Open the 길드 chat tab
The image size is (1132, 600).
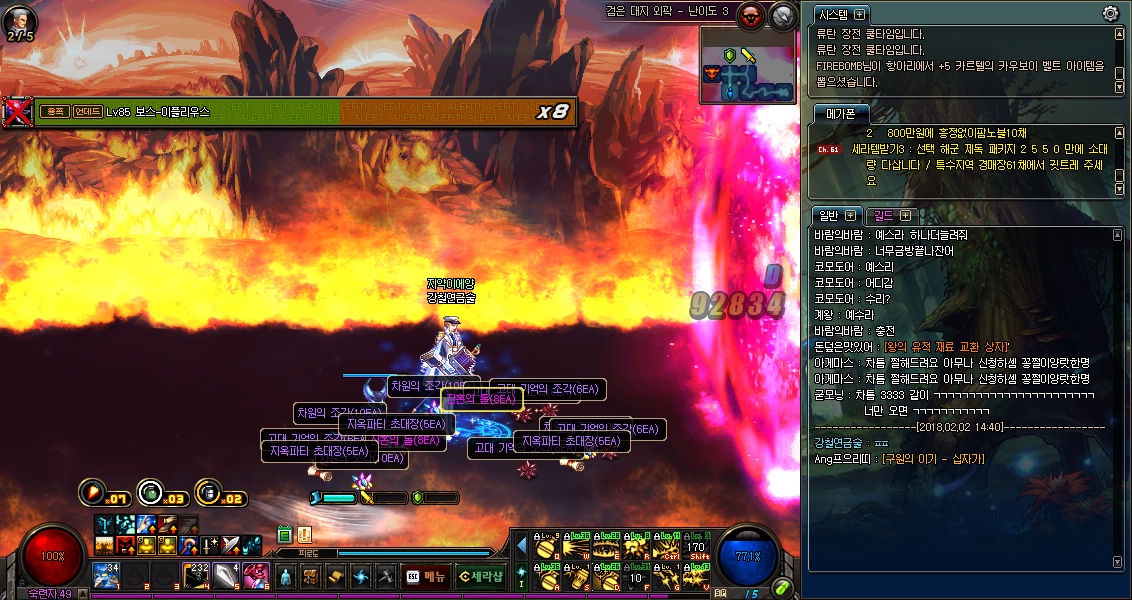(883, 215)
